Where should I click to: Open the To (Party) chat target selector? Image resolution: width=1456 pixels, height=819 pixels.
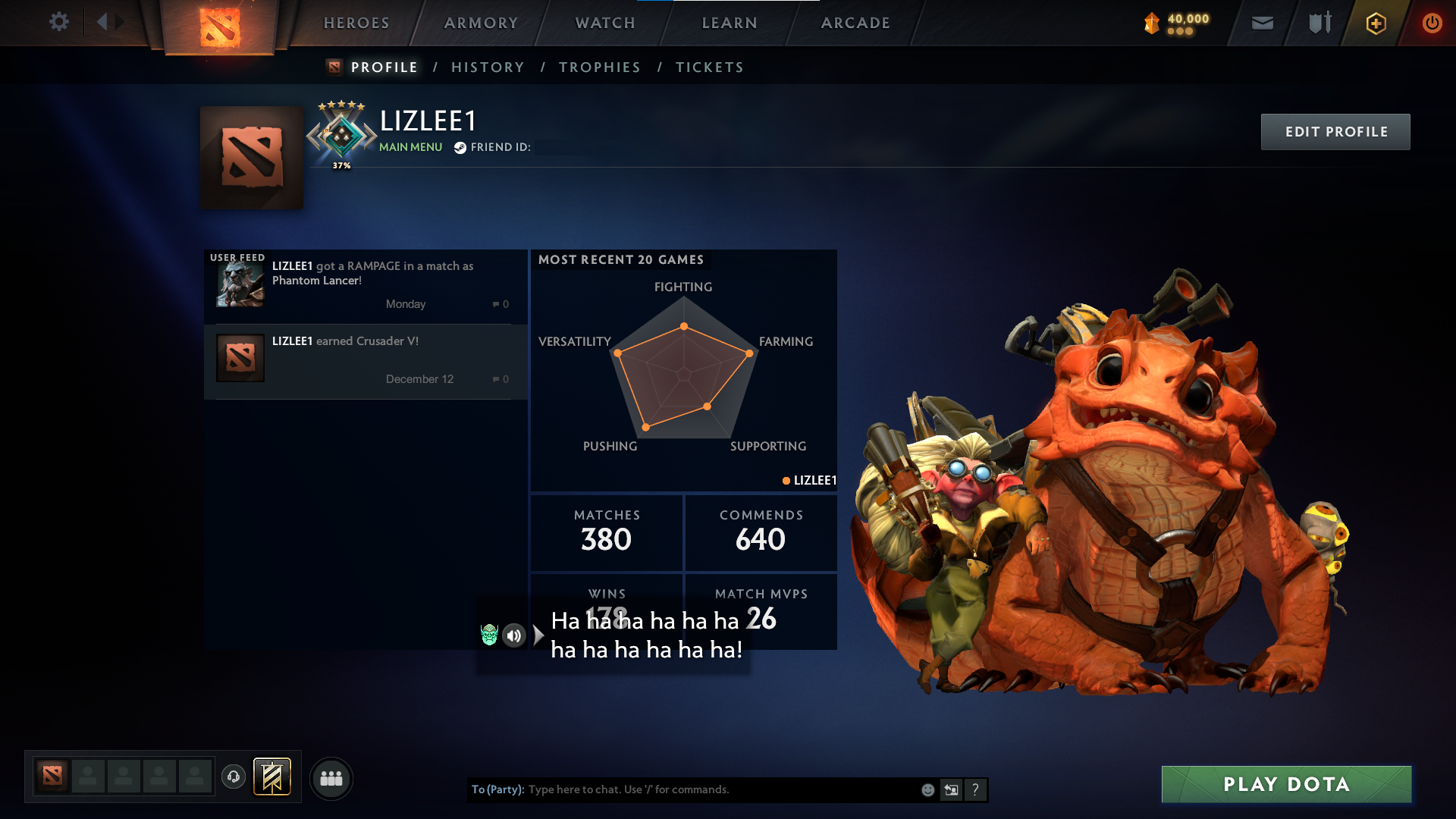tap(497, 789)
